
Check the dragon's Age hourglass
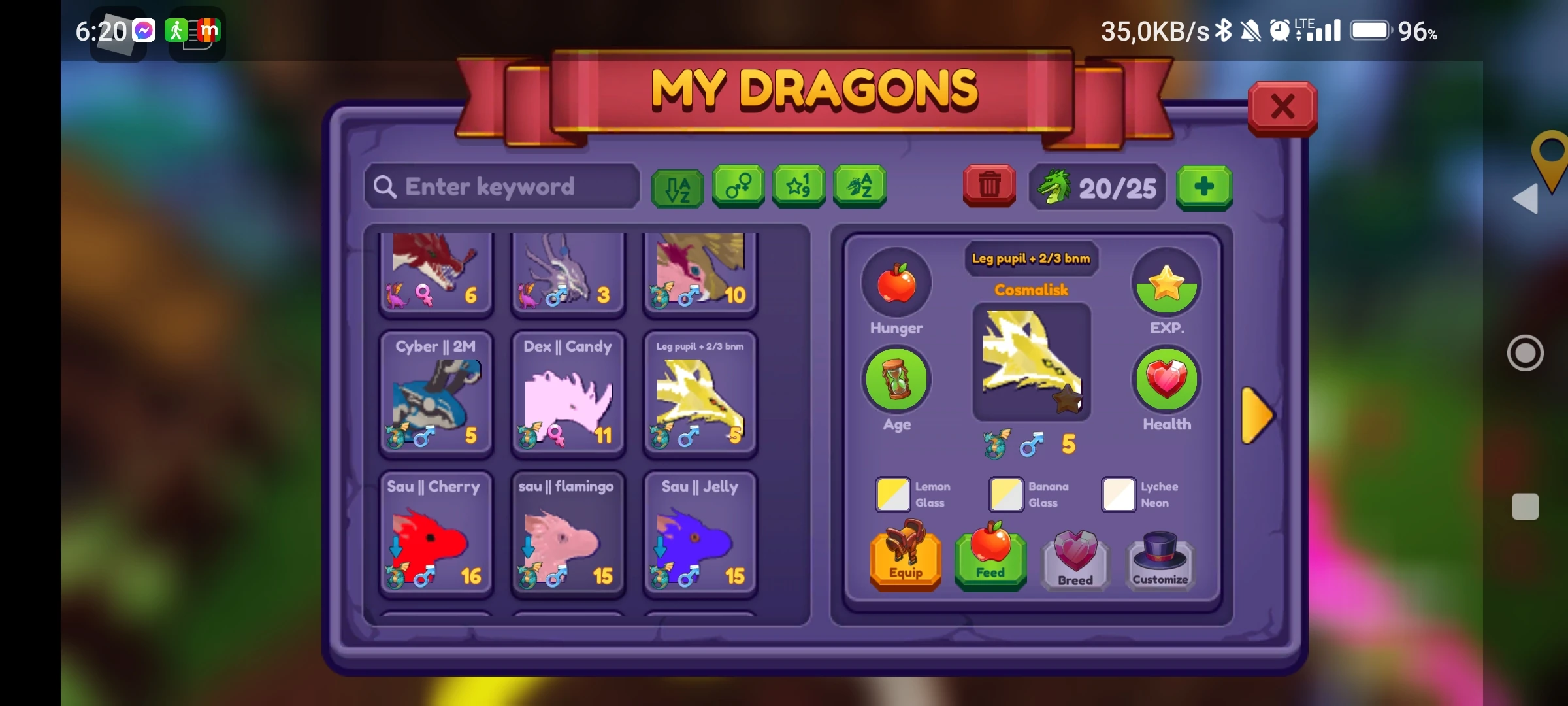[896, 379]
